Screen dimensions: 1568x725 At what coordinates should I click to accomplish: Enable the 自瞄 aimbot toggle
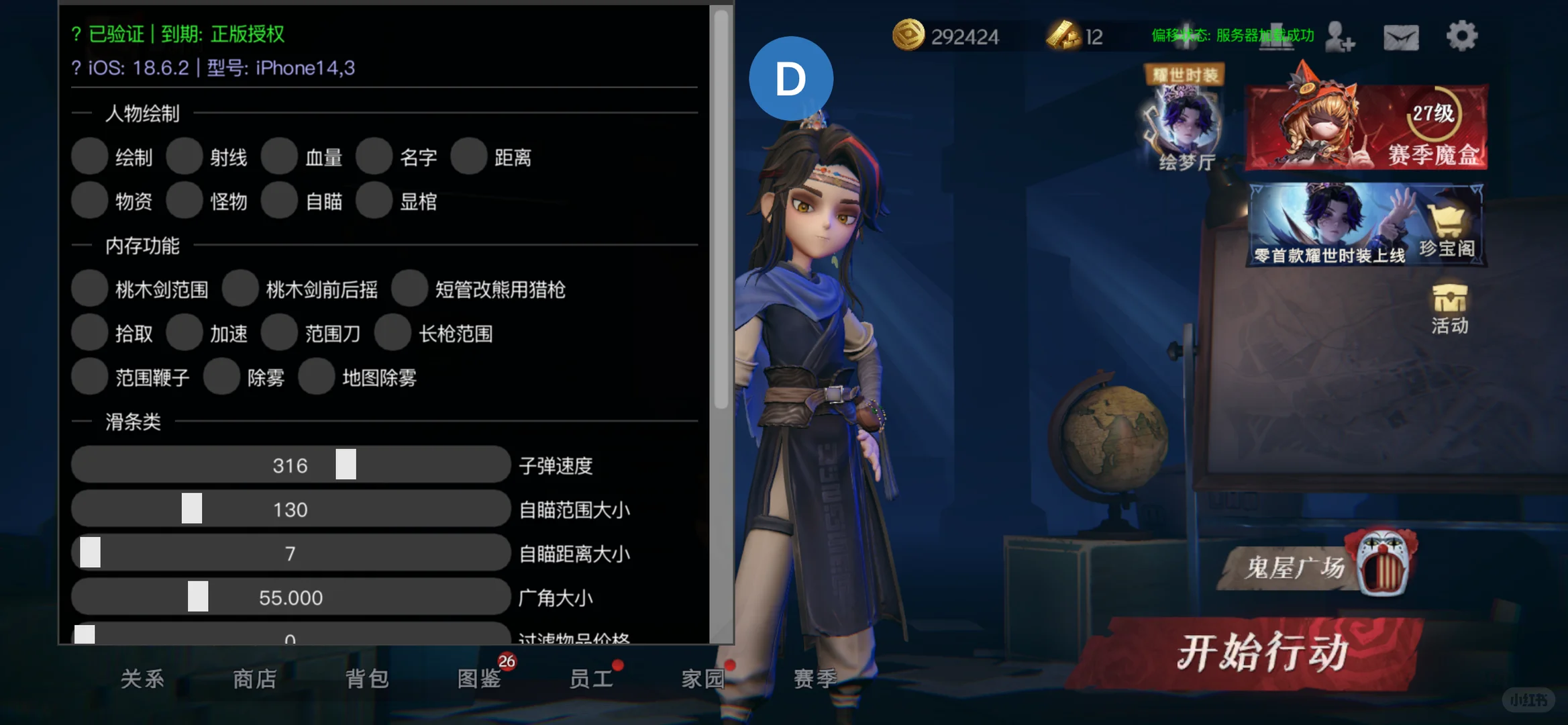pos(280,200)
